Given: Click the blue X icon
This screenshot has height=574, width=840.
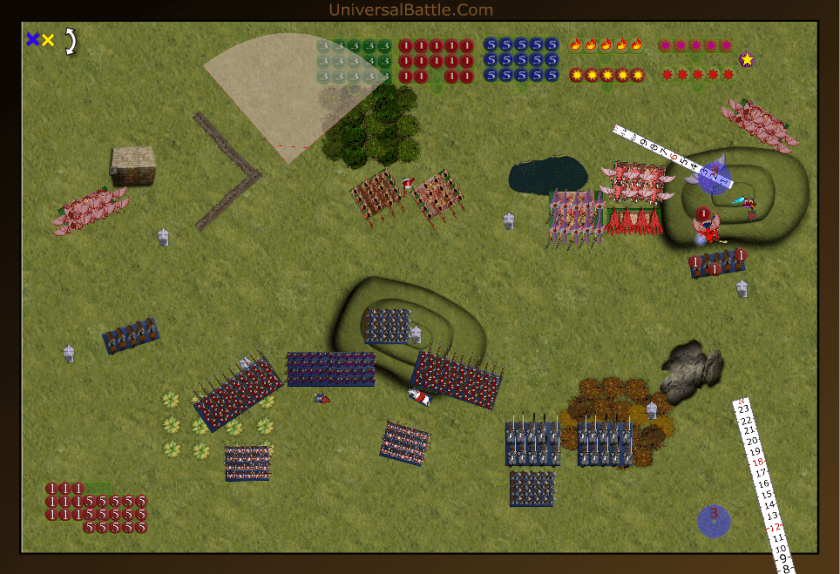Looking at the screenshot, I should pos(32,40).
